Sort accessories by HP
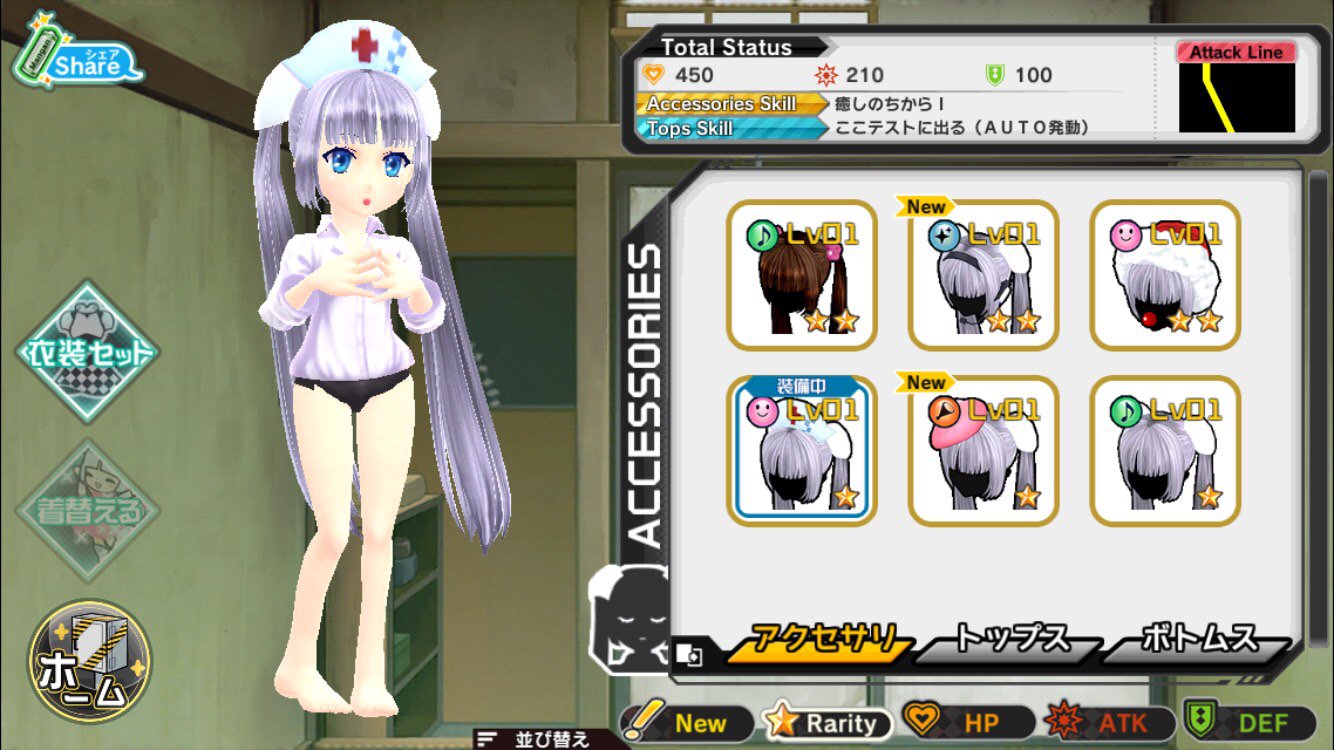Screen dimensions: 1334x750 point(970,723)
